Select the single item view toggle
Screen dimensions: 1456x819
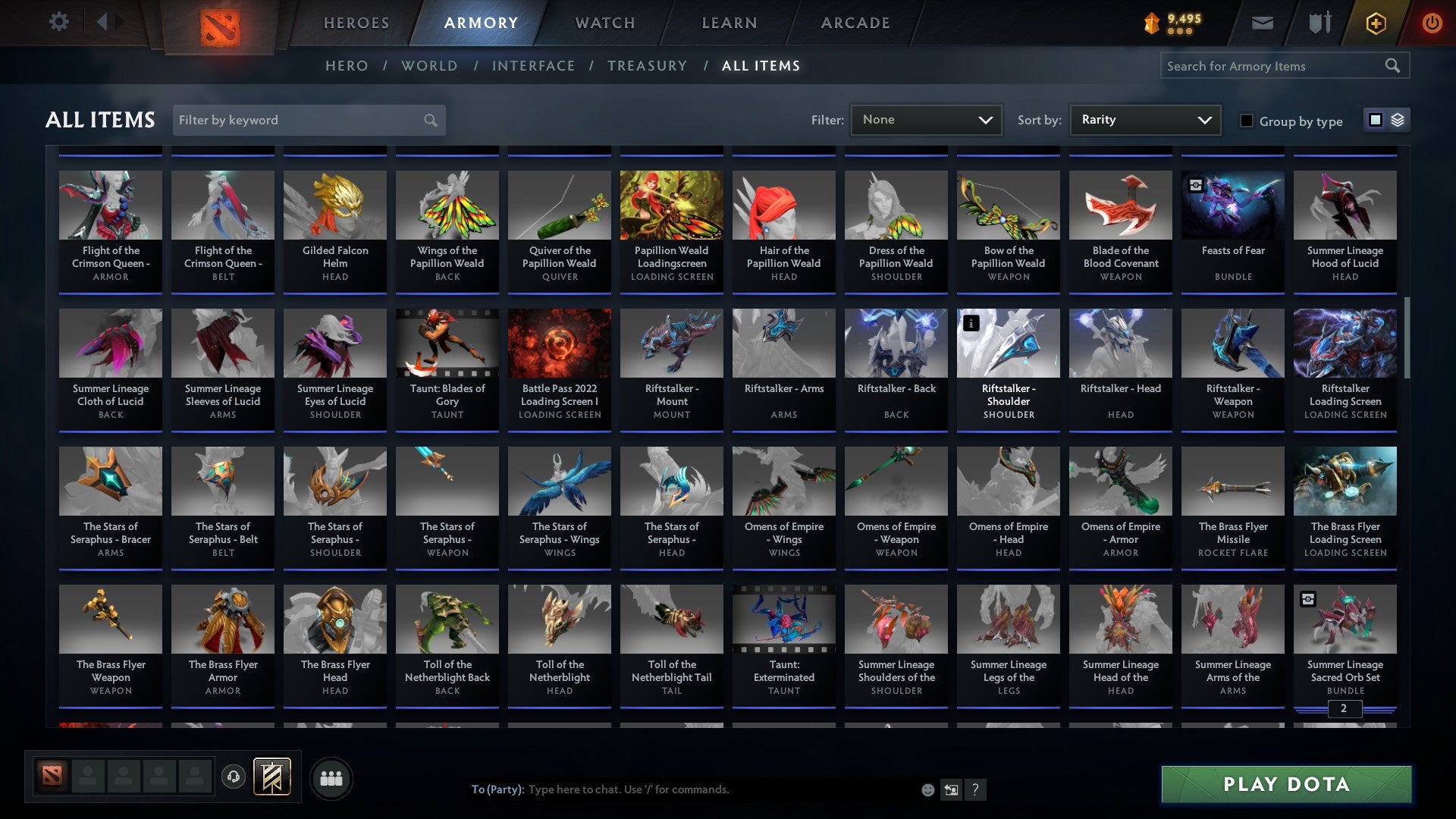click(x=1374, y=120)
